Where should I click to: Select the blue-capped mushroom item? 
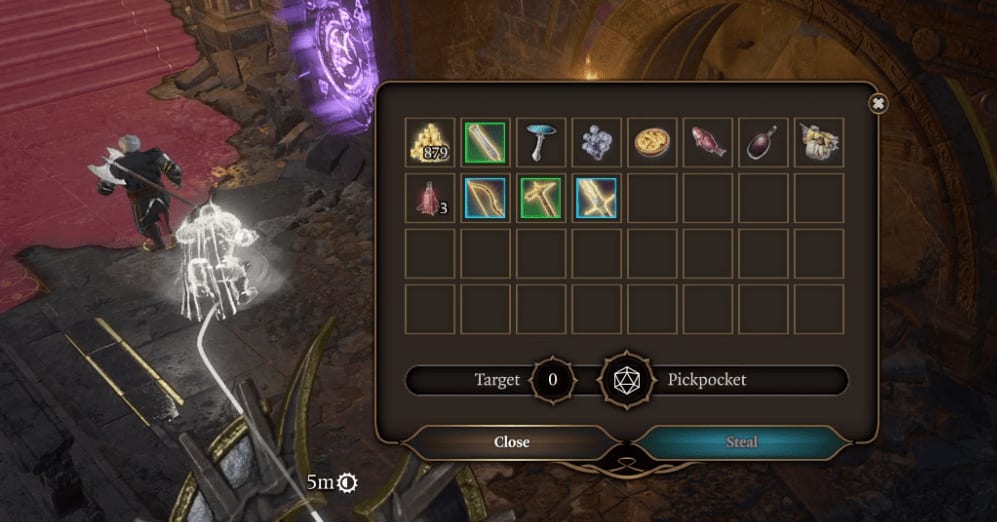click(x=541, y=143)
